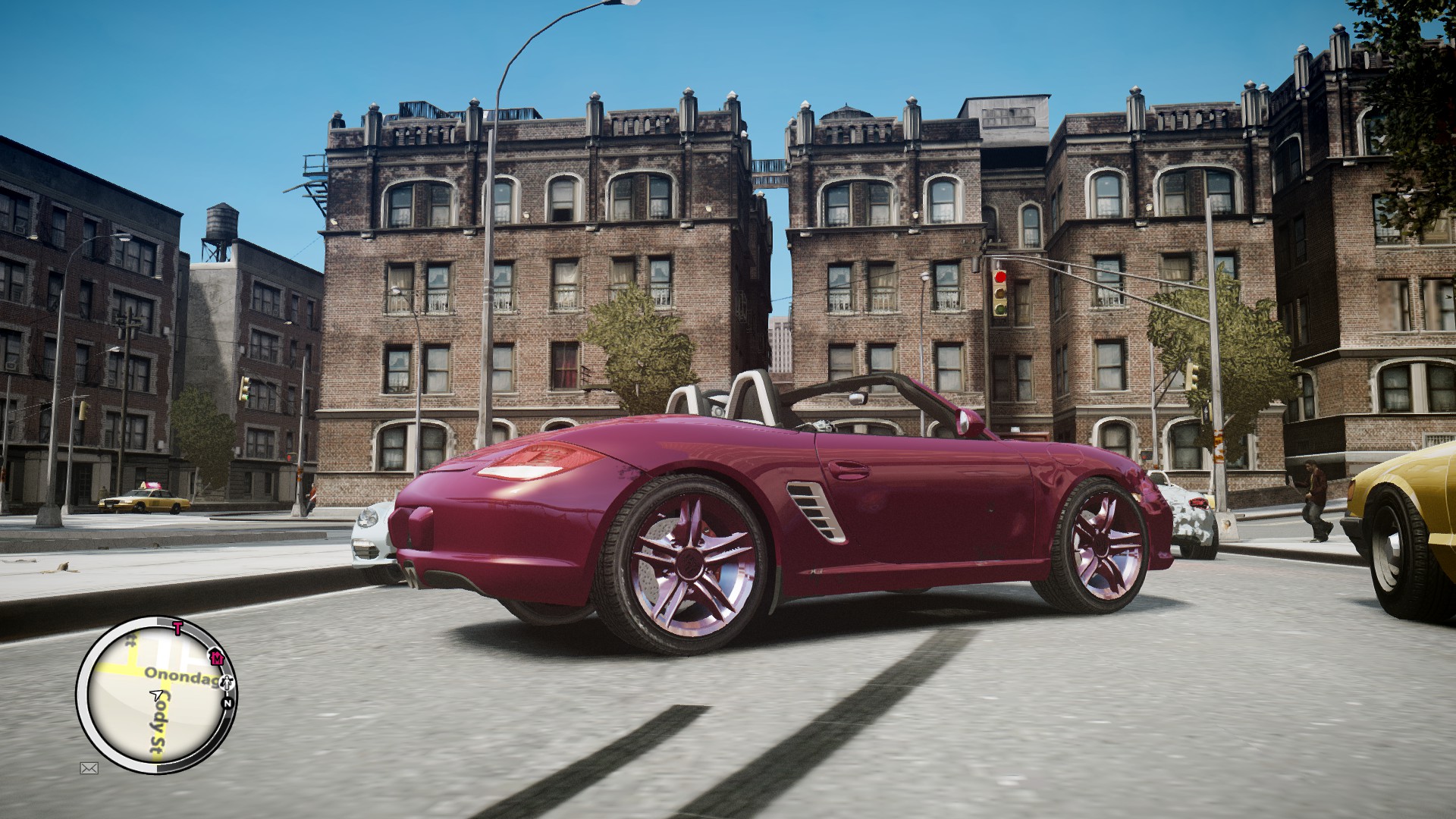Click the north N compass marker

(x=226, y=703)
